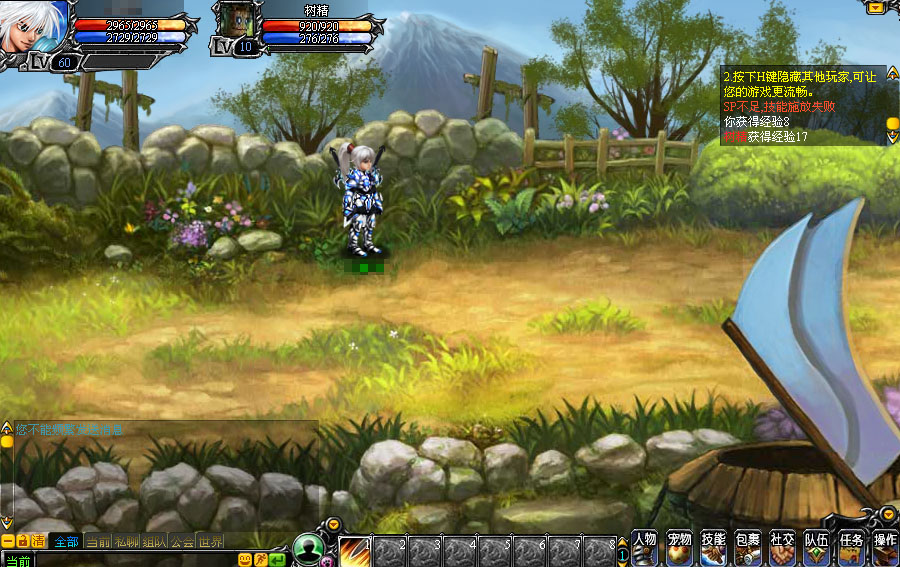Image resolution: width=900 pixels, height=567 pixels.
Task: Switch chat to the 当前 tab
Action: point(97,541)
